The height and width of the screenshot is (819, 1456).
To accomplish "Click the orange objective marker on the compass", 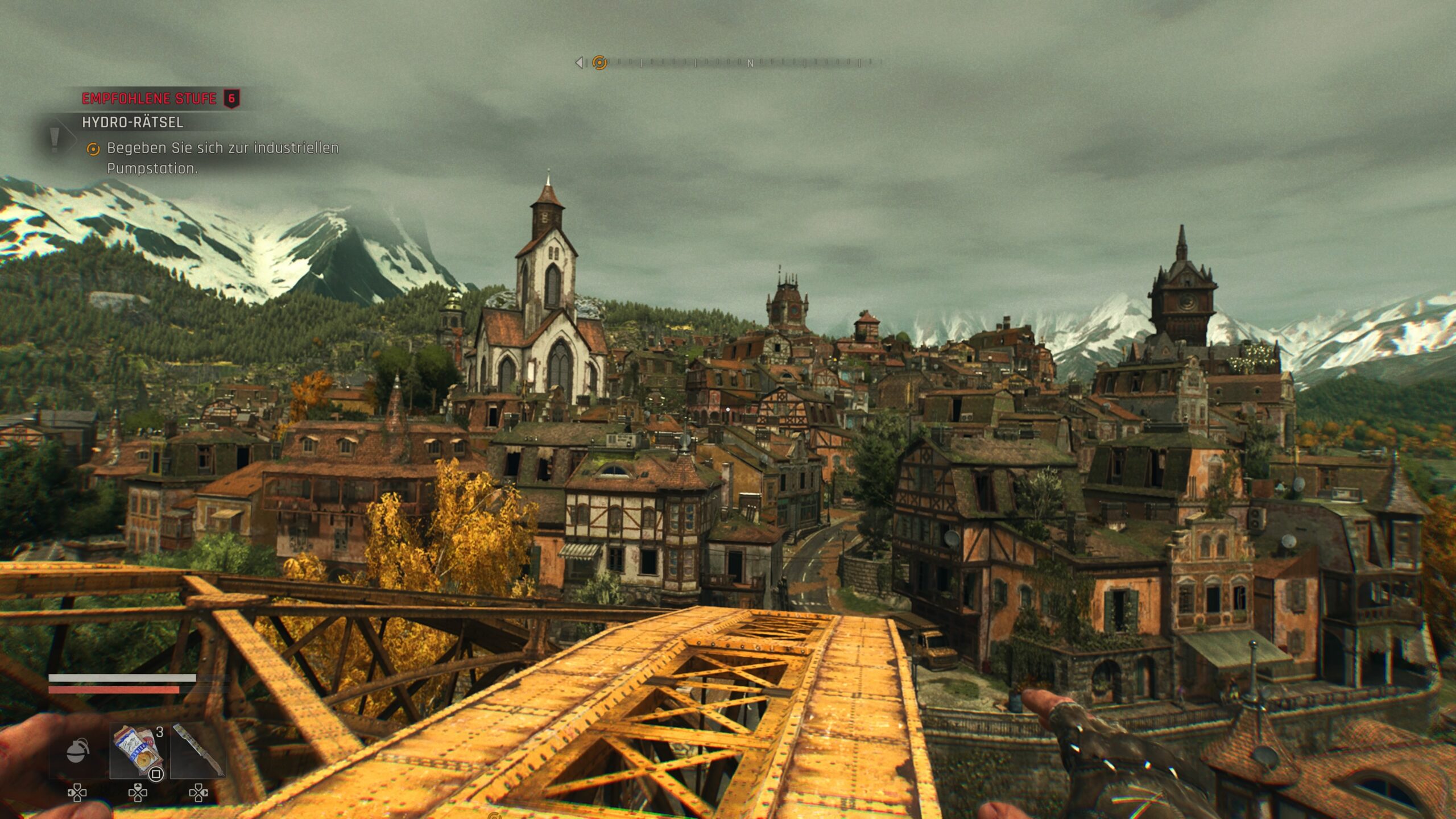I will [599, 63].
